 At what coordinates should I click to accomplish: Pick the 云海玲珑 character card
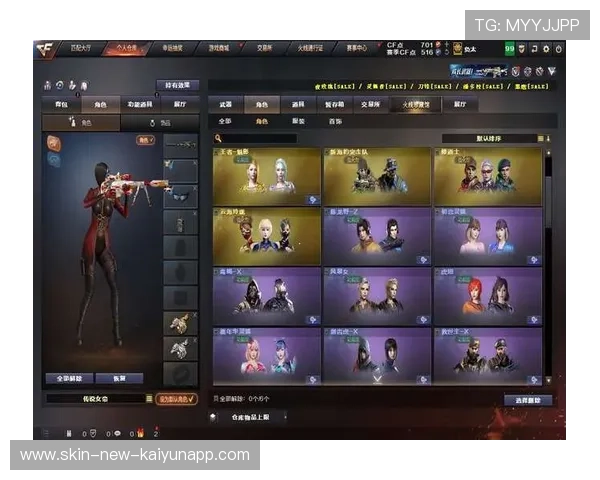coord(266,236)
